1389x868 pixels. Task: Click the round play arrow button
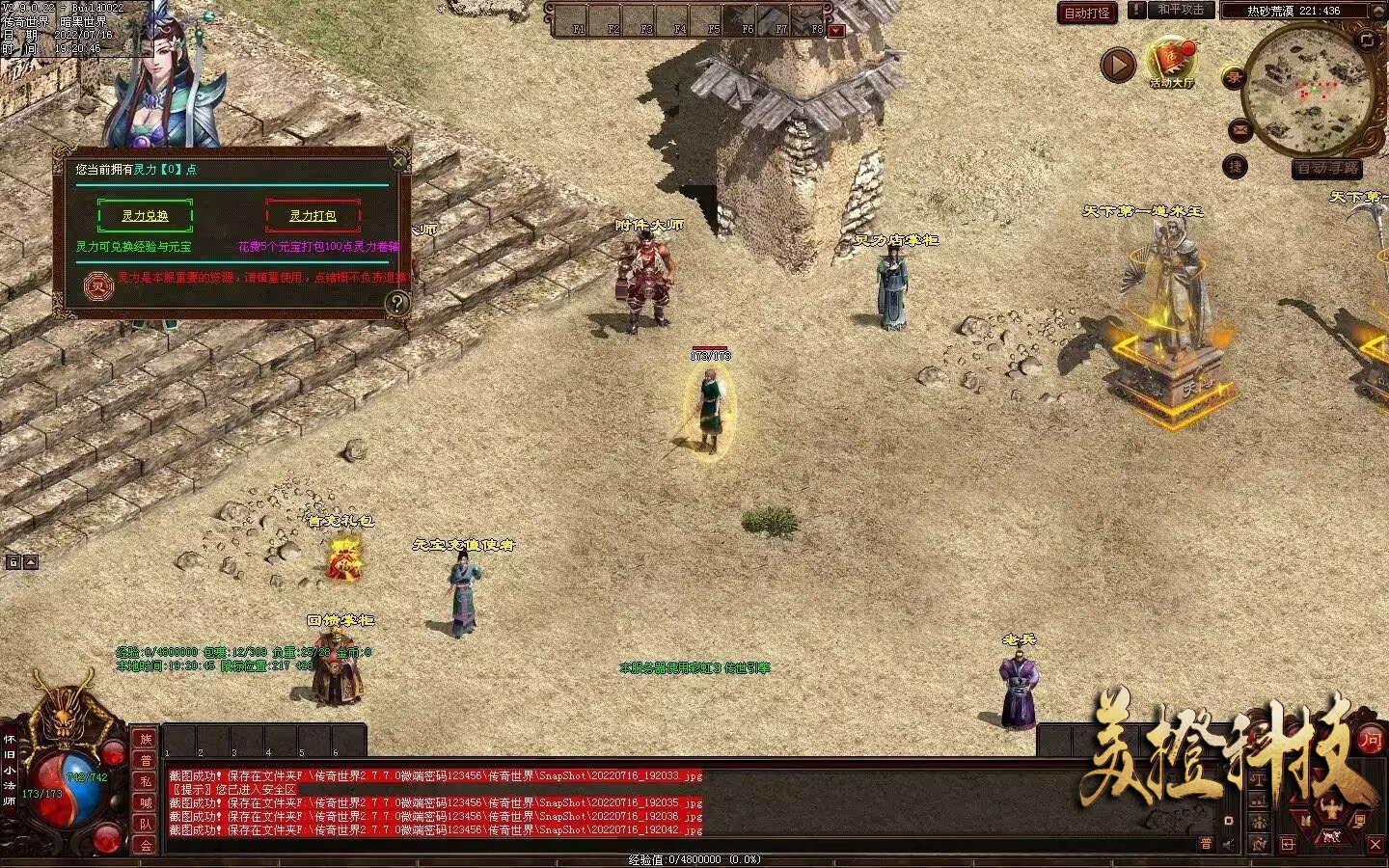point(1118,65)
